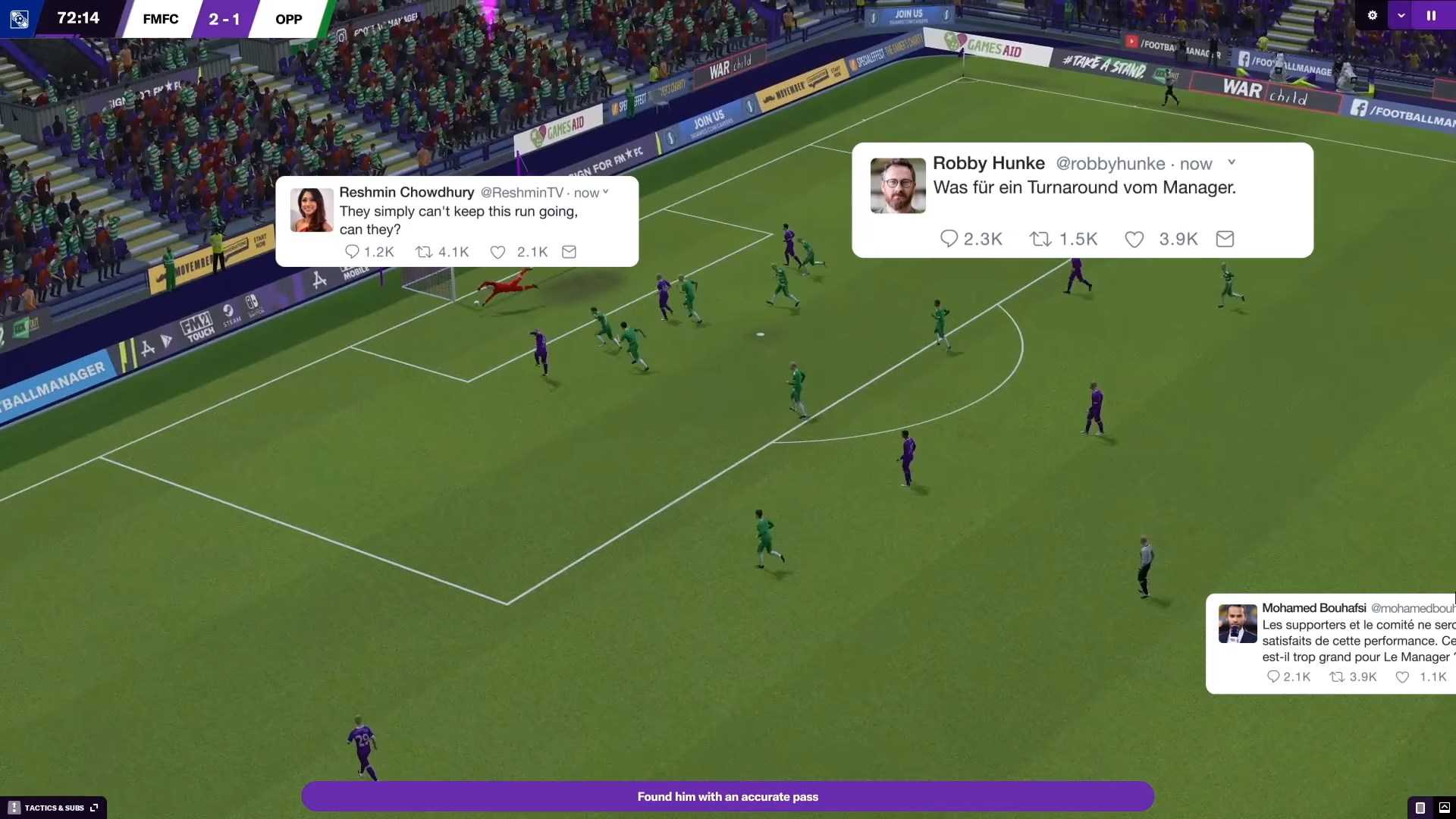
Task: Open the match settings gear
Action: click(x=1372, y=15)
